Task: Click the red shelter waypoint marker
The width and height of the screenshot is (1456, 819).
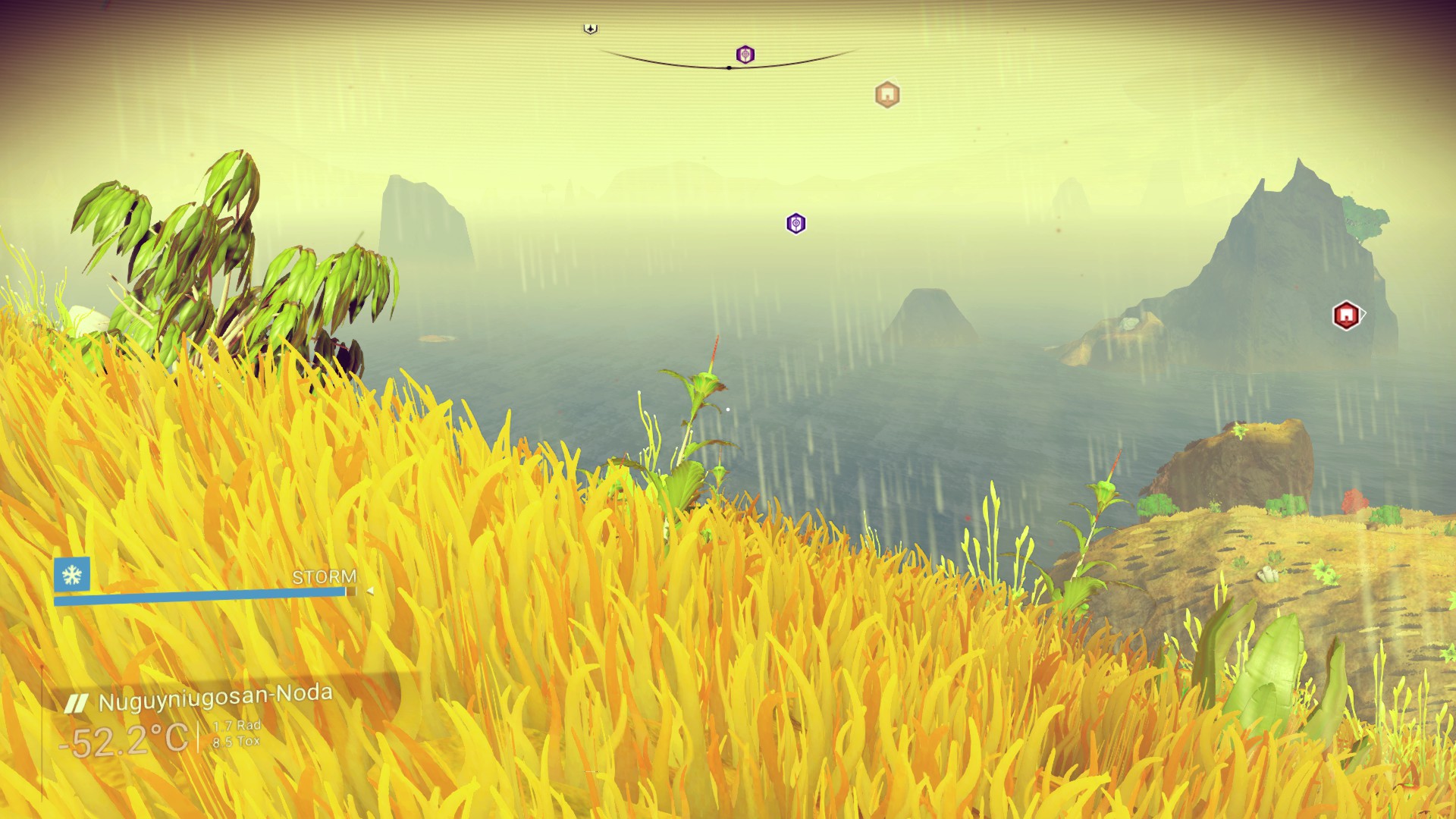Action: [1346, 315]
